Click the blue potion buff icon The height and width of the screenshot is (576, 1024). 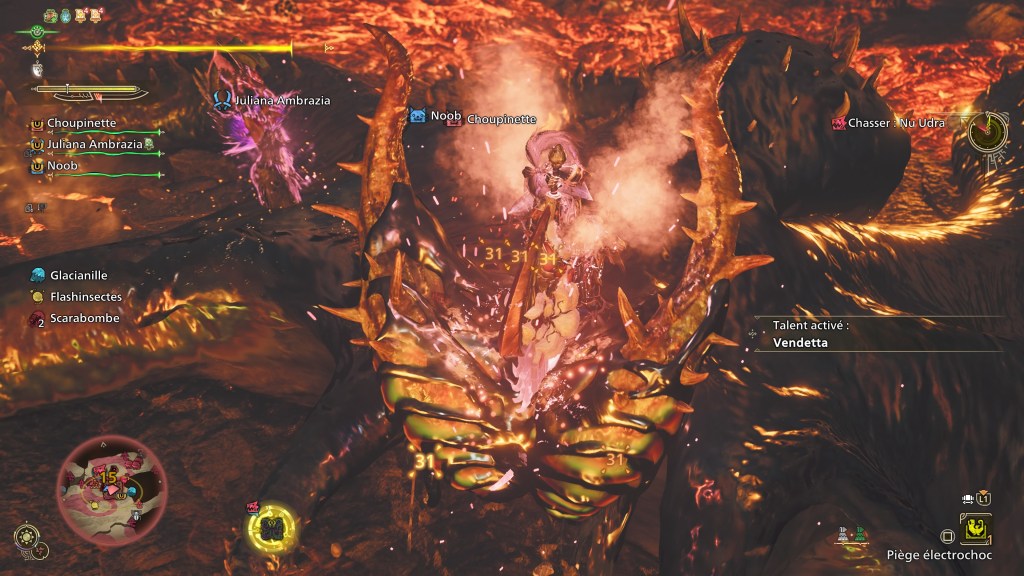[x=66, y=15]
